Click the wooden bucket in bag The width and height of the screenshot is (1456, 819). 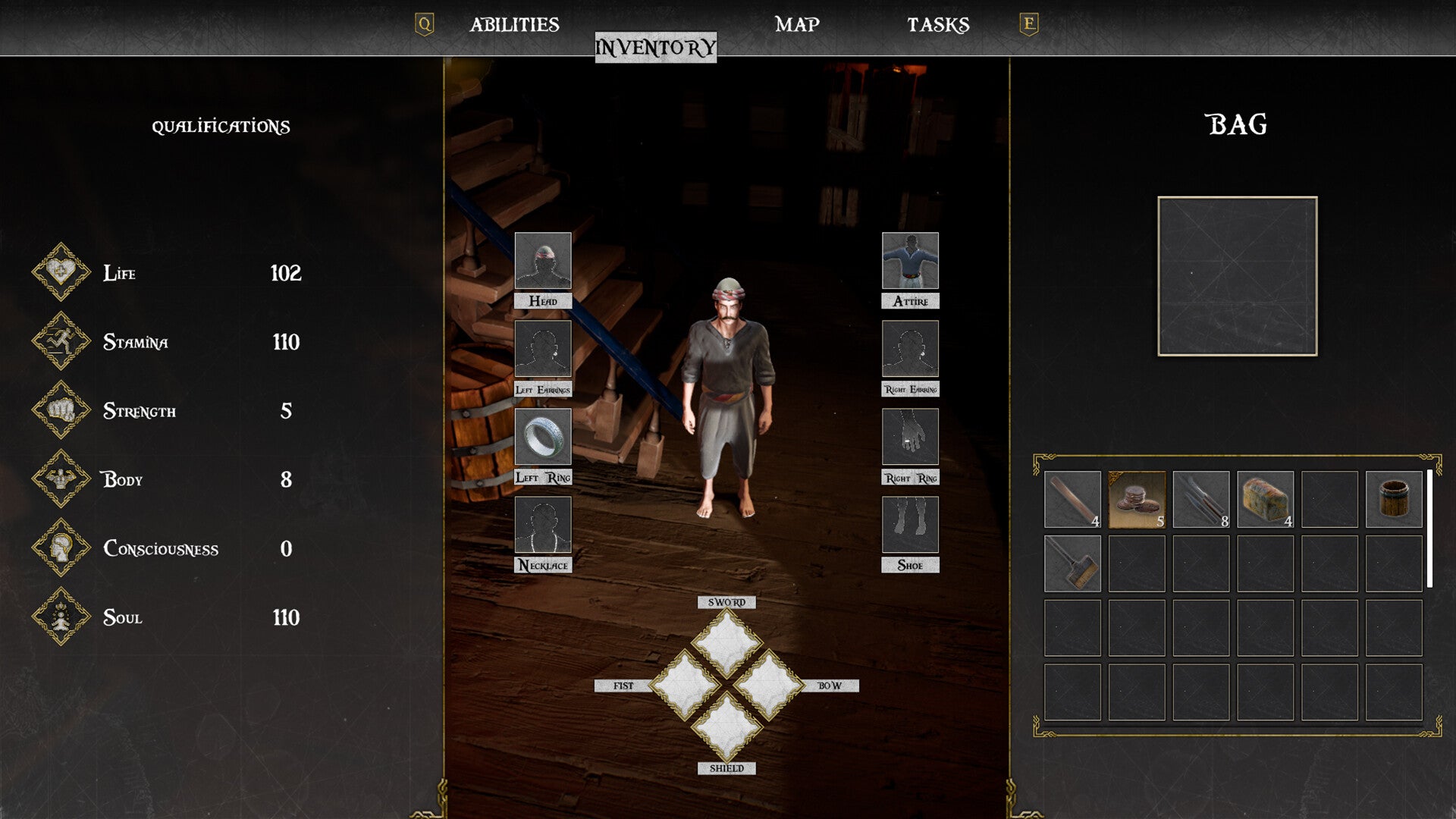(x=1394, y=499)
